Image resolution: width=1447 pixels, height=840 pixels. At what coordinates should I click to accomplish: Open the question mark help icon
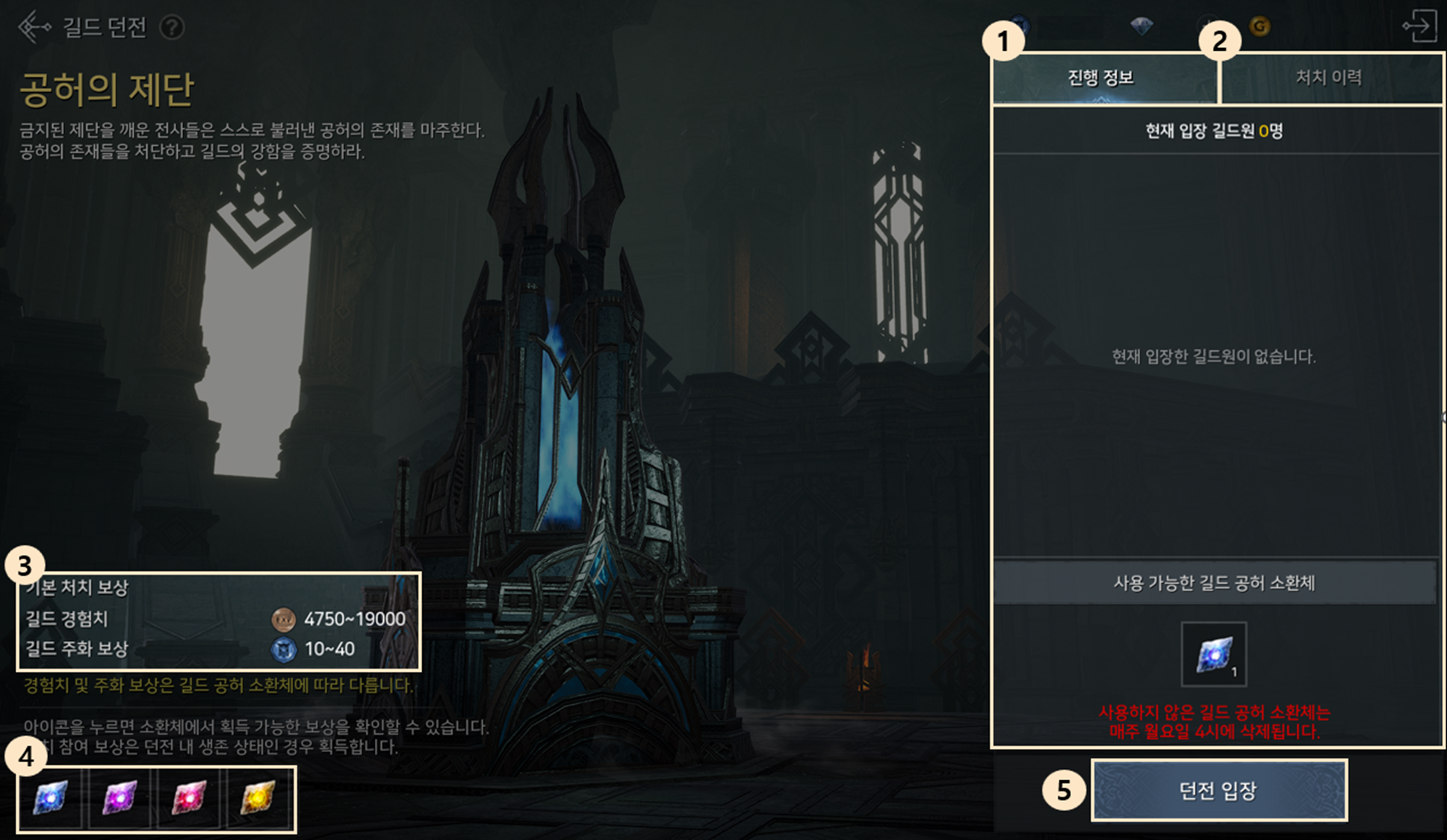tap(173, 28)
